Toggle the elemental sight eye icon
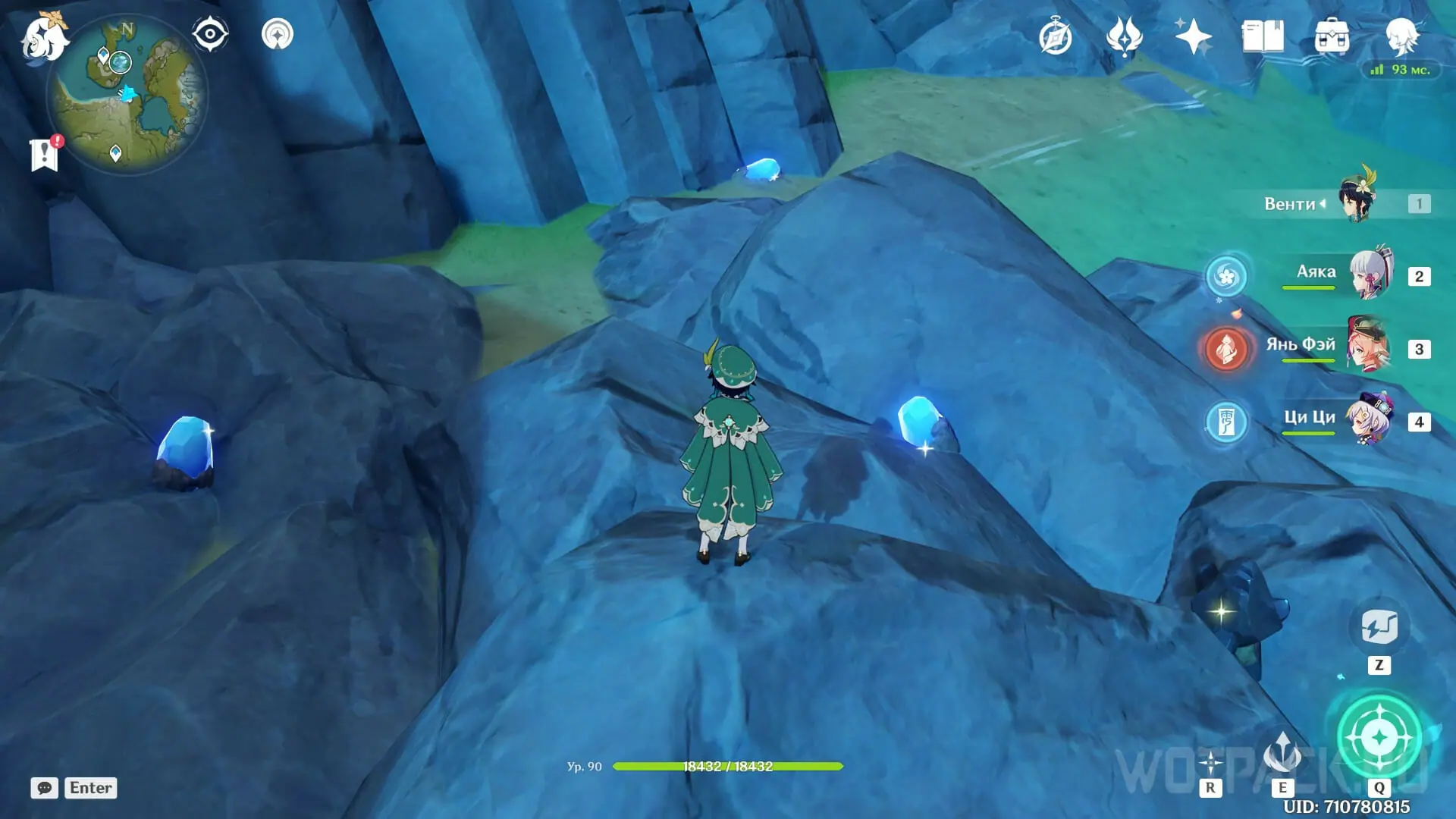Image resolution: width=1456 pixels, height=819 pixels. (x=210, y=34)
